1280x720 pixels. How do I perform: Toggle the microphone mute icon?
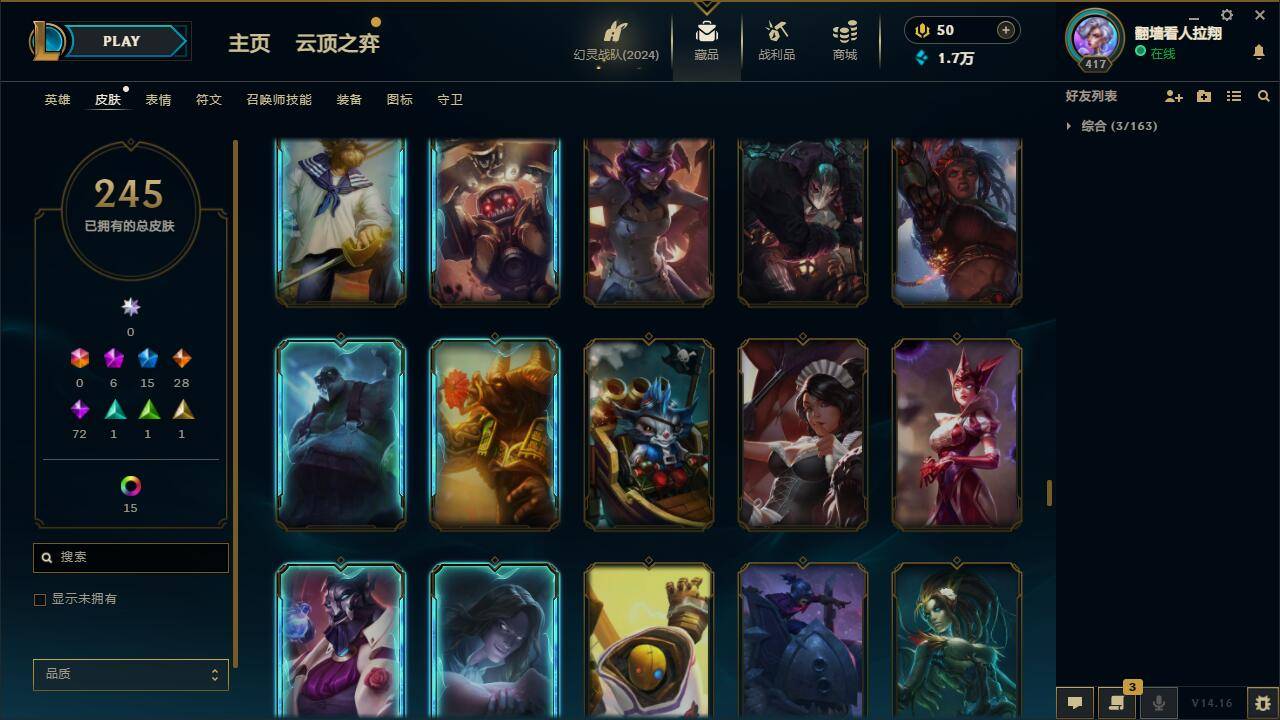coord(1157,703)
